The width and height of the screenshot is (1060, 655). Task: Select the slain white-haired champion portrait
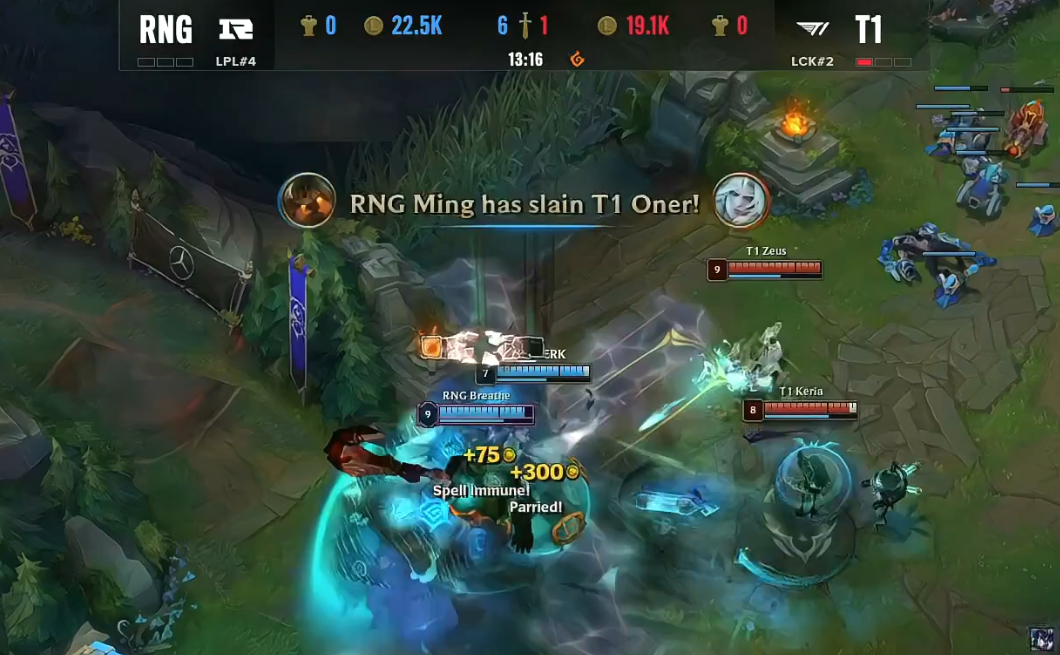(741, 201)
